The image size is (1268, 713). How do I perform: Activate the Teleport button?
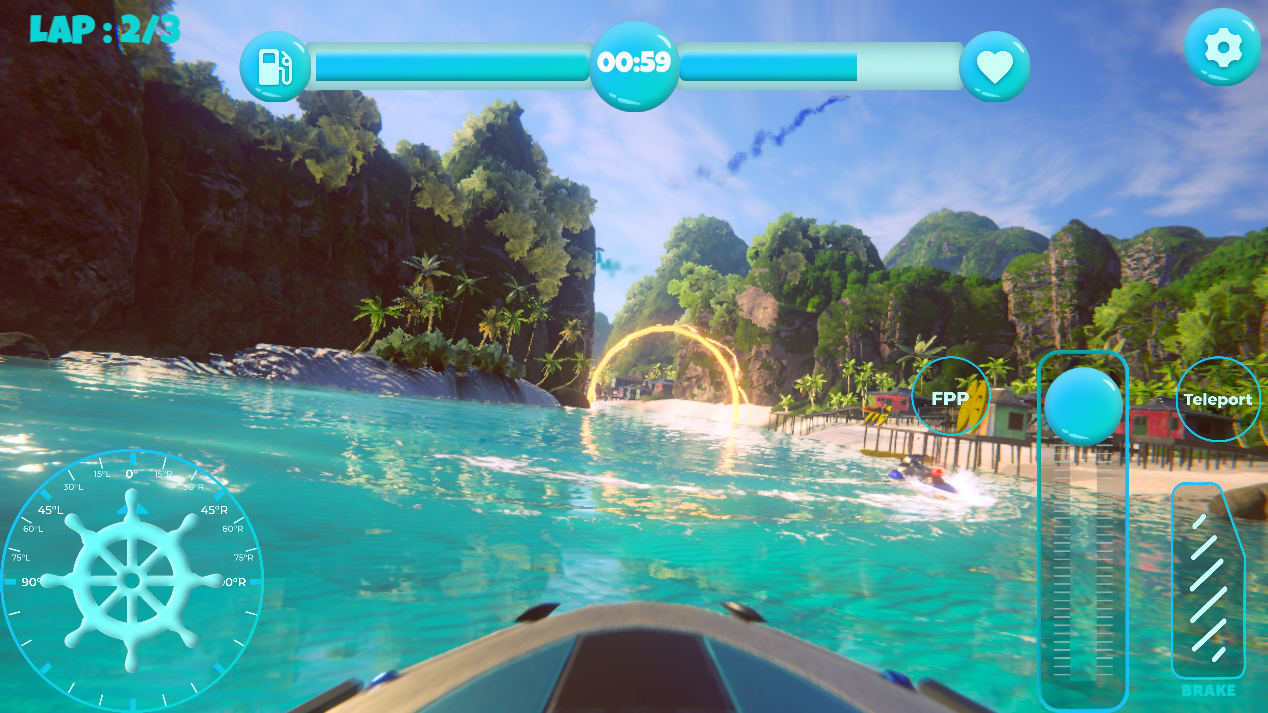click(1217, 399)
